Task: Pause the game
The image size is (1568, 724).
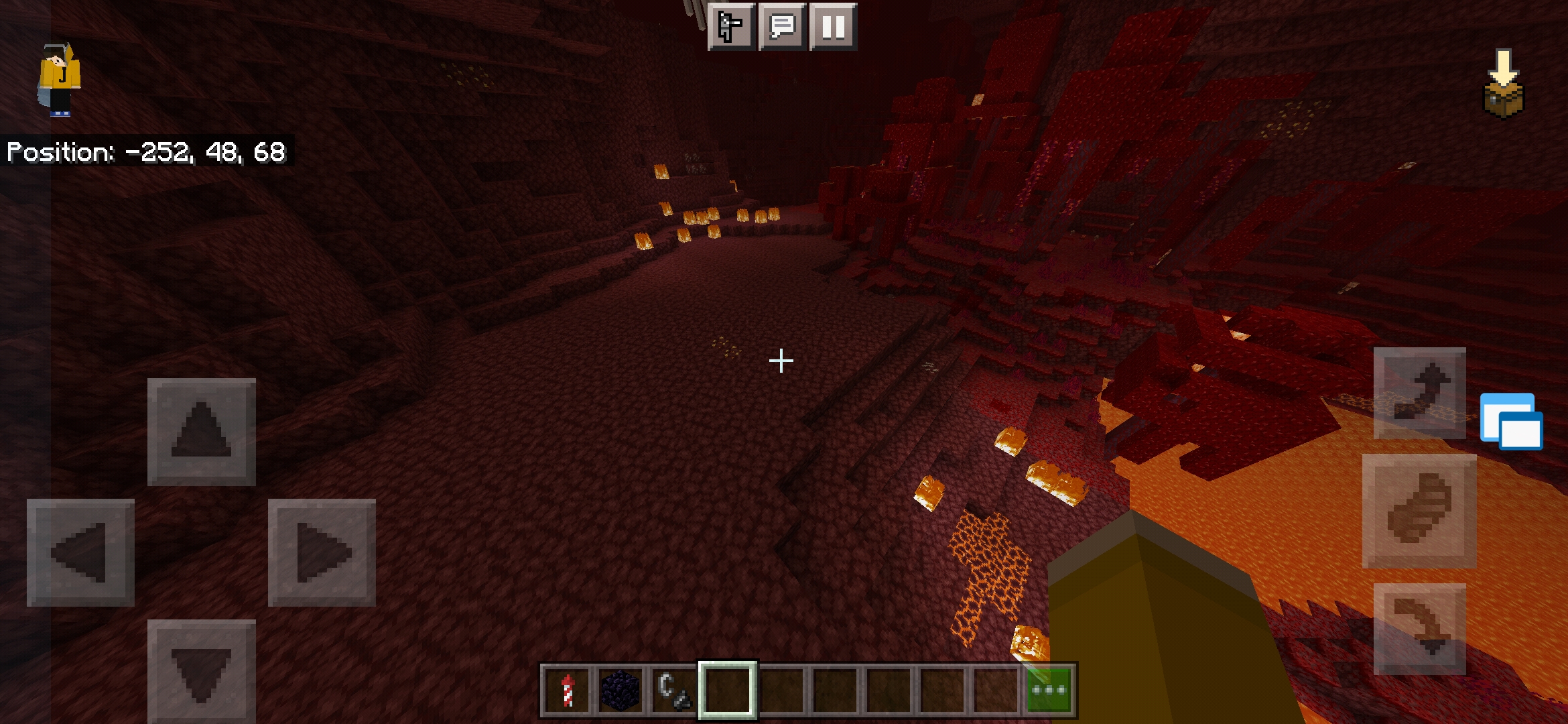Action: coord(833,27)
